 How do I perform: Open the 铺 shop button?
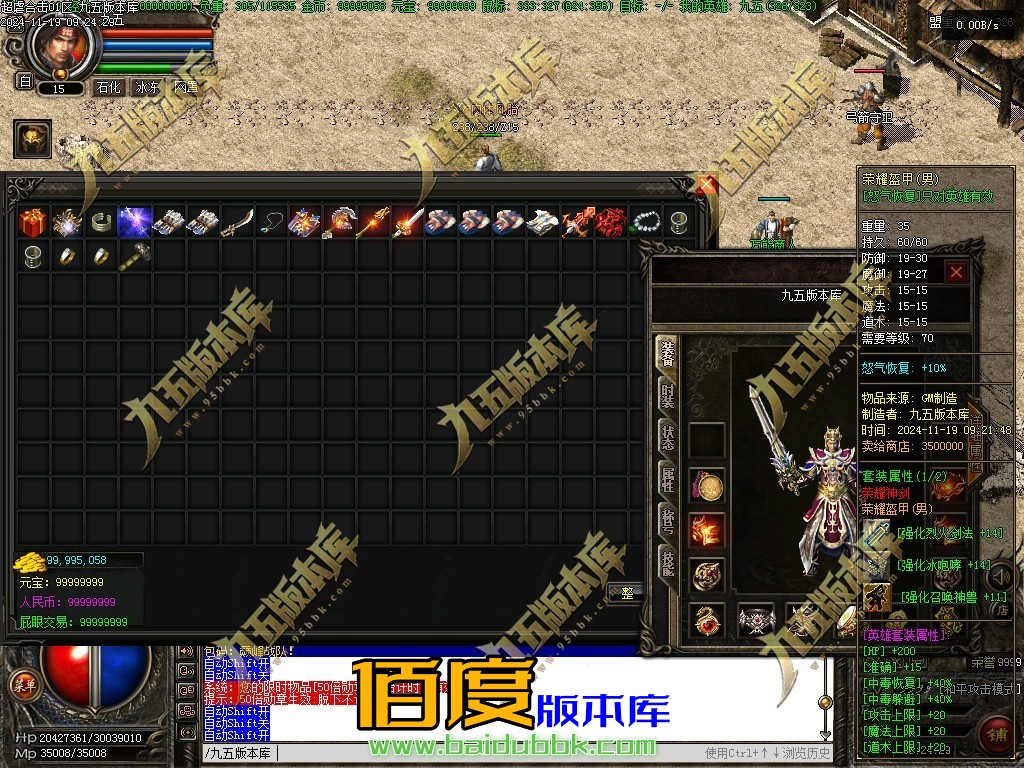point(996,731)
